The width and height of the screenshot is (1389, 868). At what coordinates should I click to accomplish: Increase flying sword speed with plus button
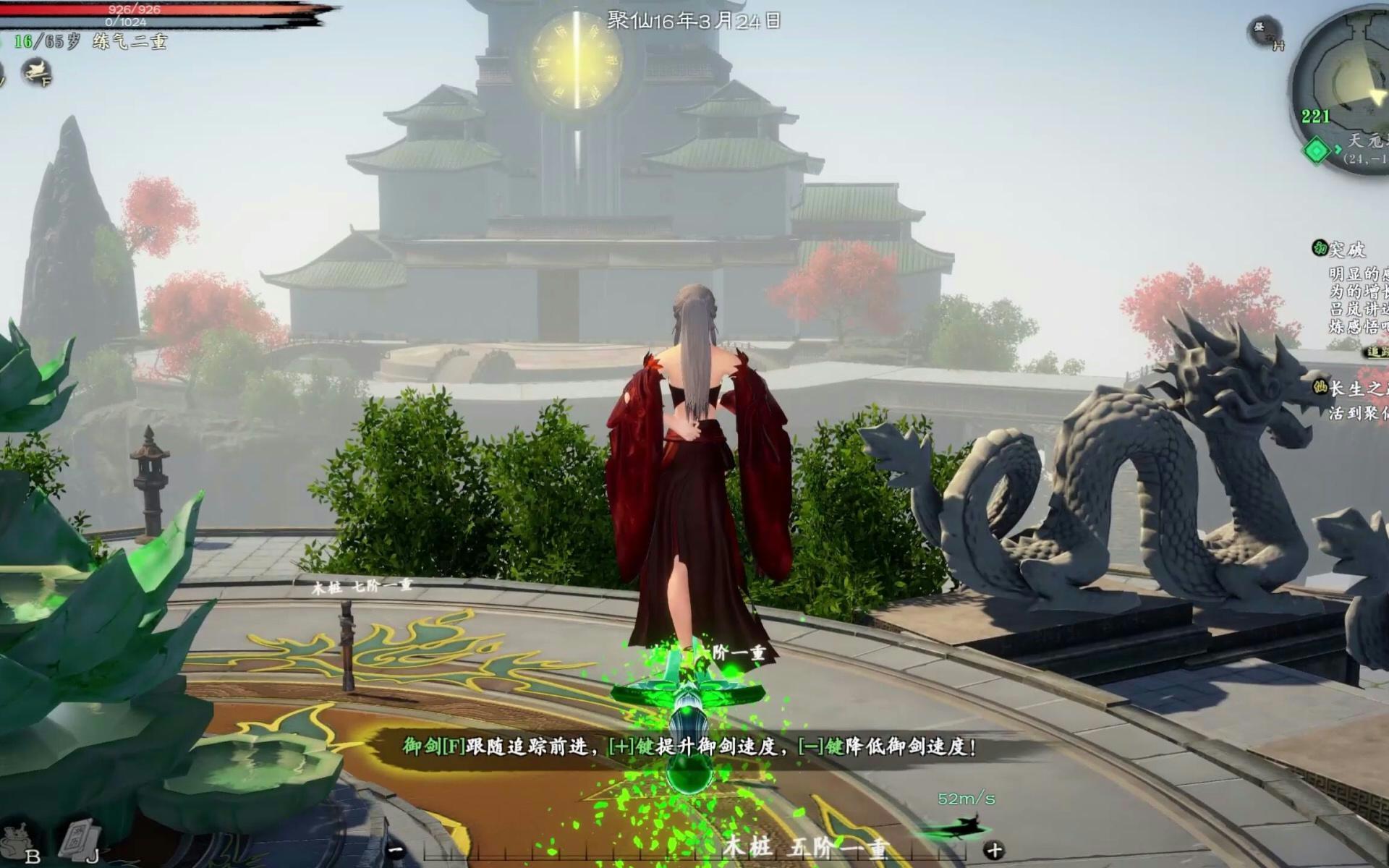(995, 850)
